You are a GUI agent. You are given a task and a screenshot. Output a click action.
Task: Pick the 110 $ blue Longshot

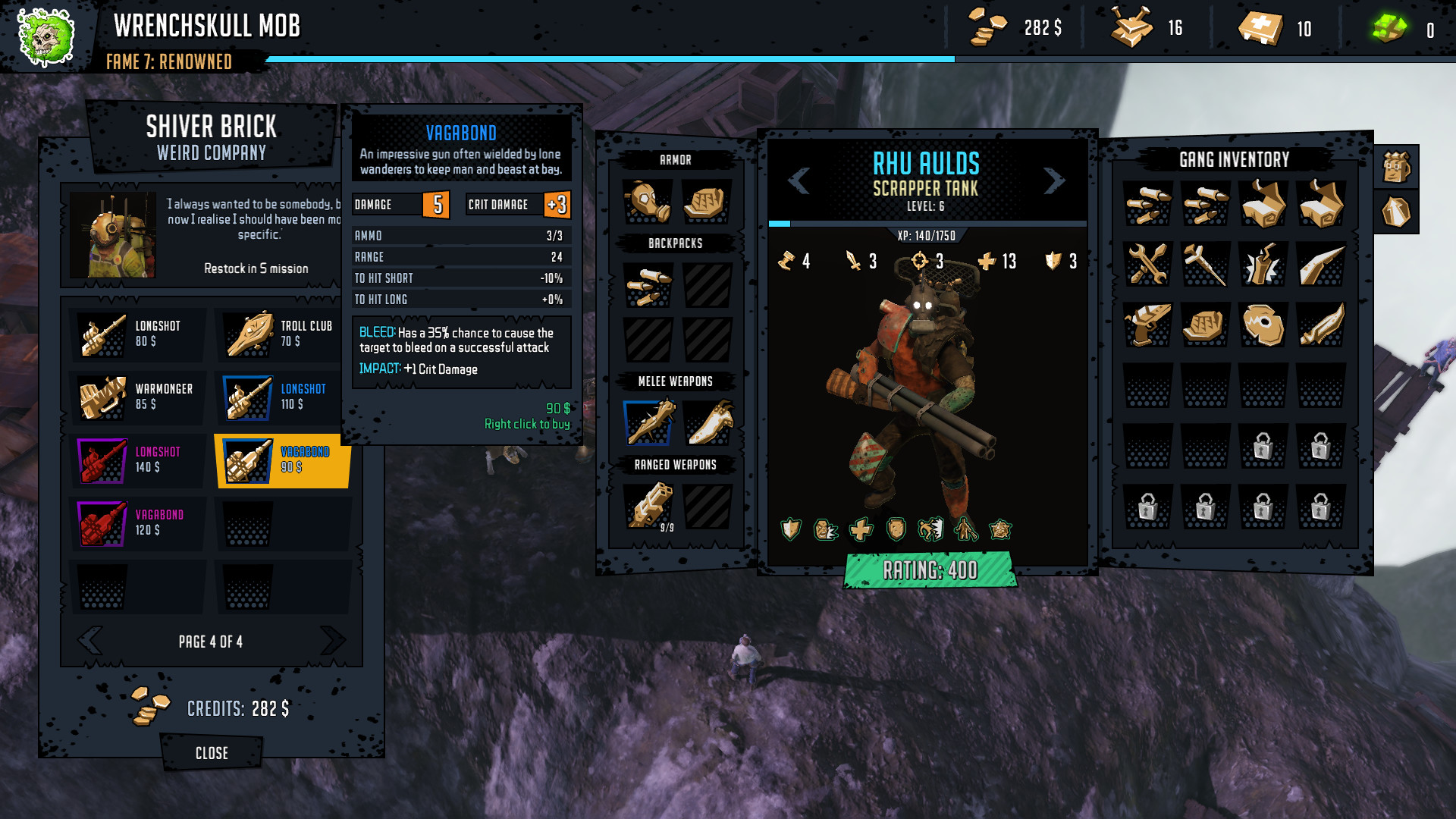[280, 397]
